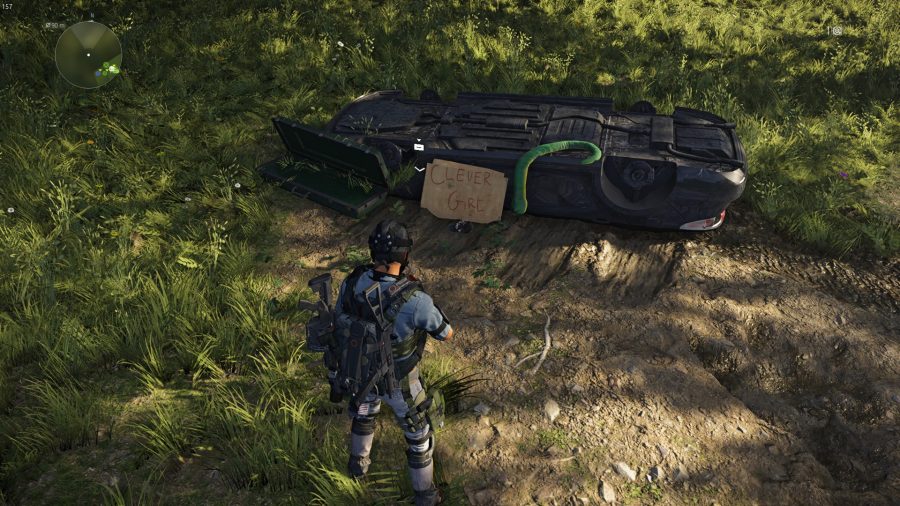900x506 pixels.
Task: Select the white interaction marker above the sign
Action: coord(419,147)
